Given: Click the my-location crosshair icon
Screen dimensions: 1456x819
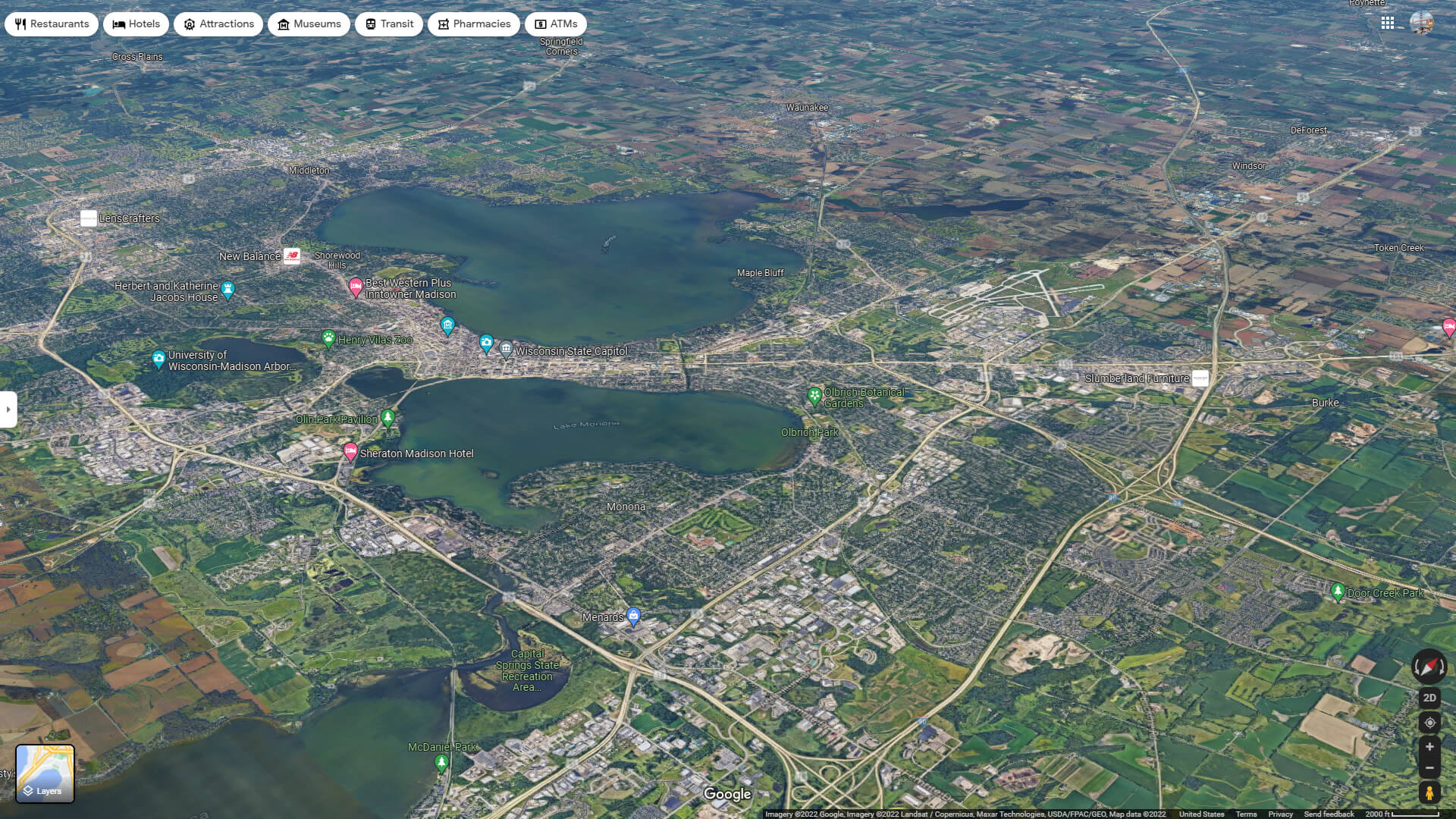Looking at the screenshot, I should (x=1429, y=724).
